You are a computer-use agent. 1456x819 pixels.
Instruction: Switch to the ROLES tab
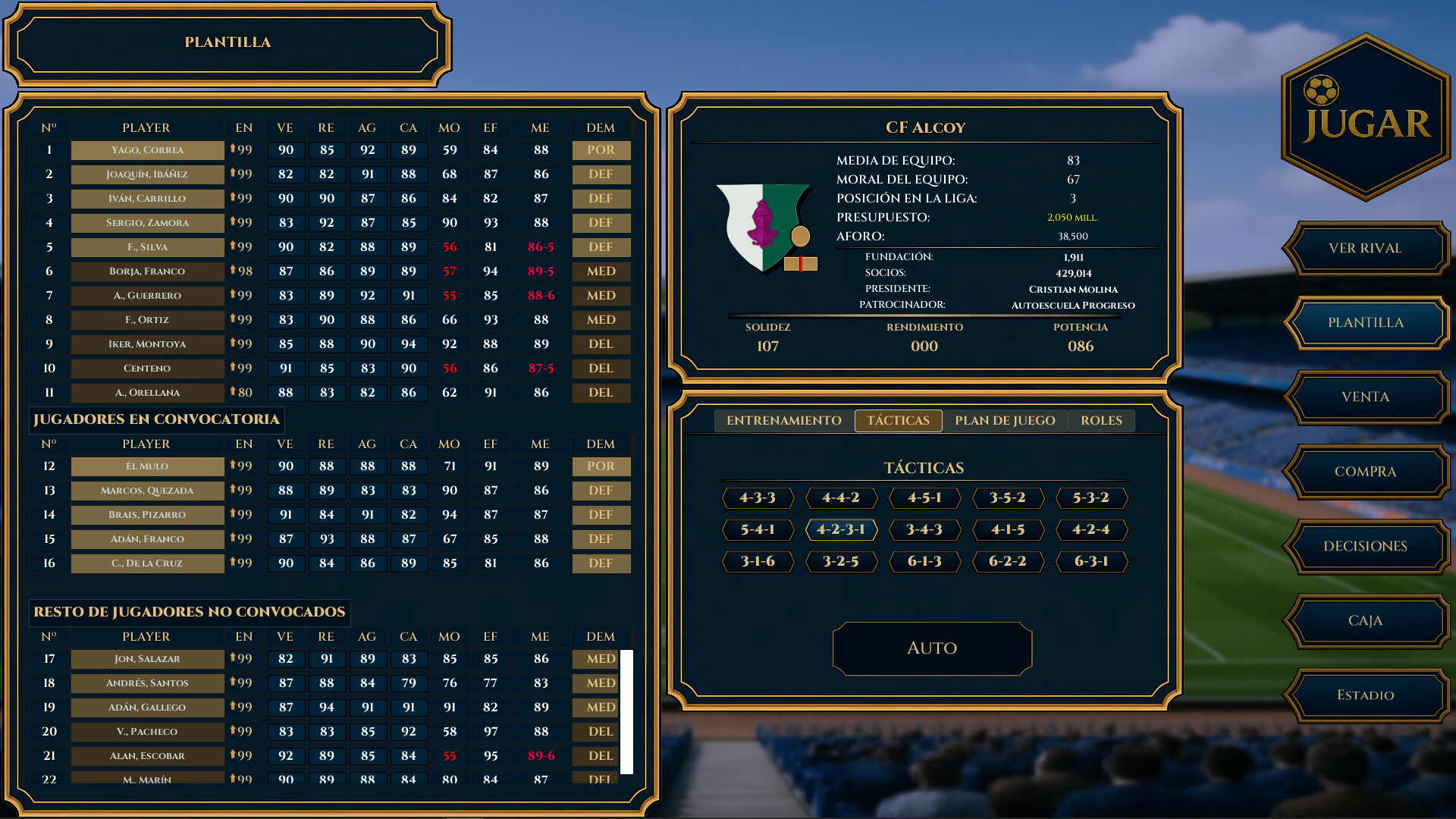[1101, 420]
